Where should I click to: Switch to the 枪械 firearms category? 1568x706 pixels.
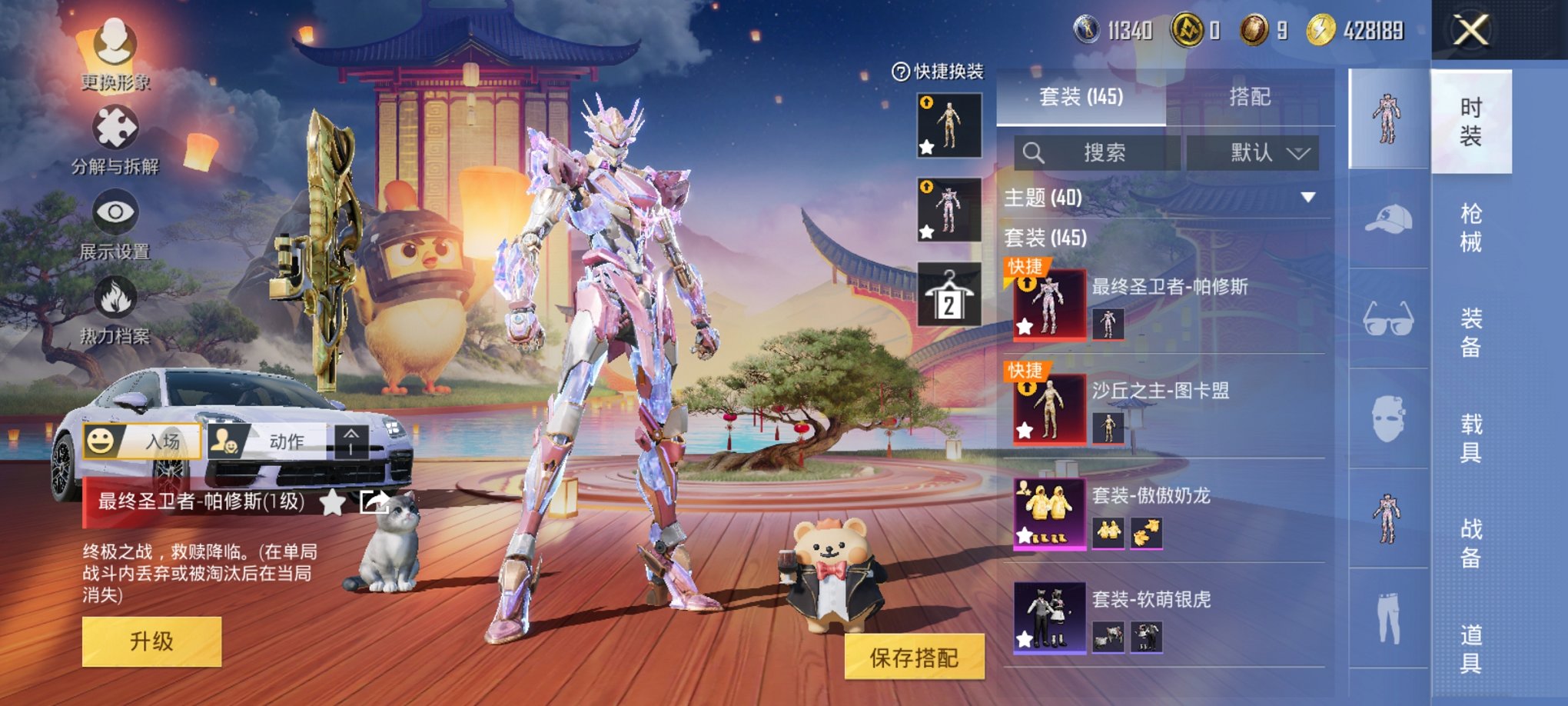coord(1470,228)
